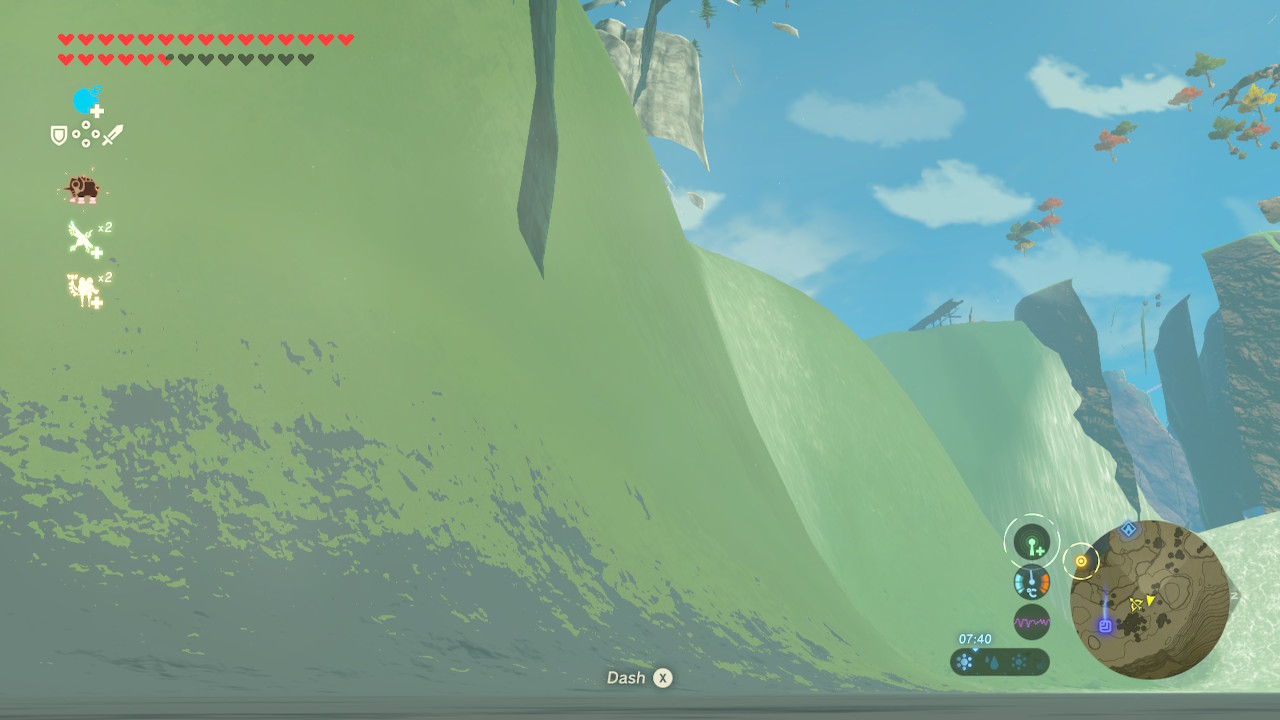Screen dimensions: 1280x720
Task: Check the temperature gauge icon
Action: click(1031, 583)
